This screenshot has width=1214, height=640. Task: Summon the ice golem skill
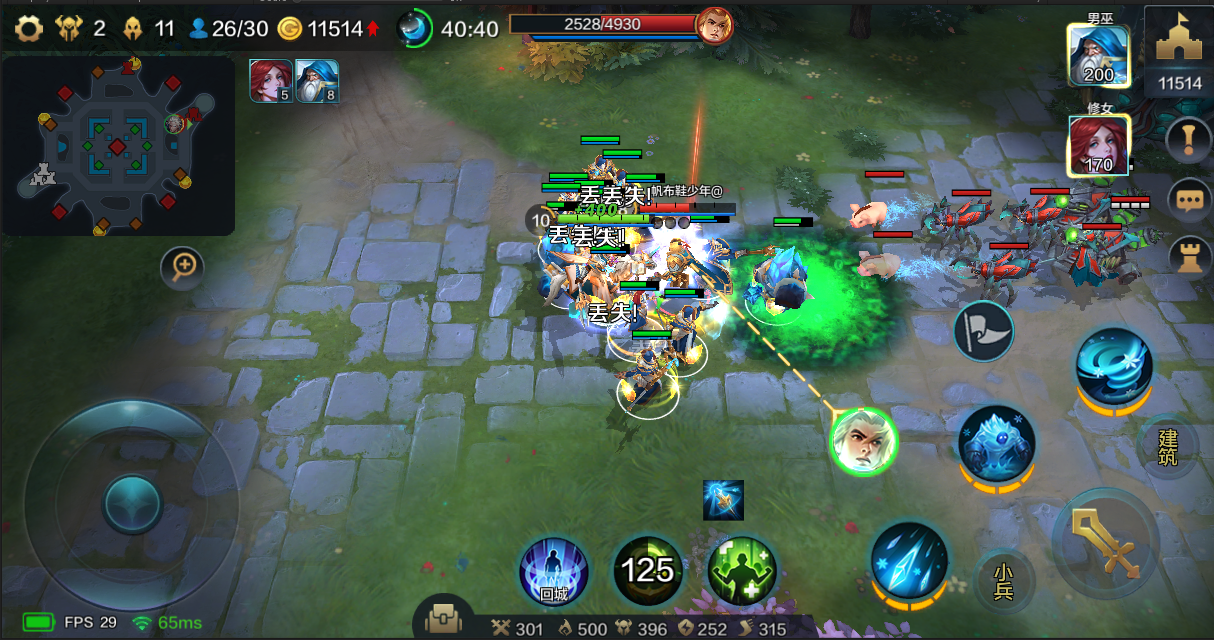coord(996,443)
